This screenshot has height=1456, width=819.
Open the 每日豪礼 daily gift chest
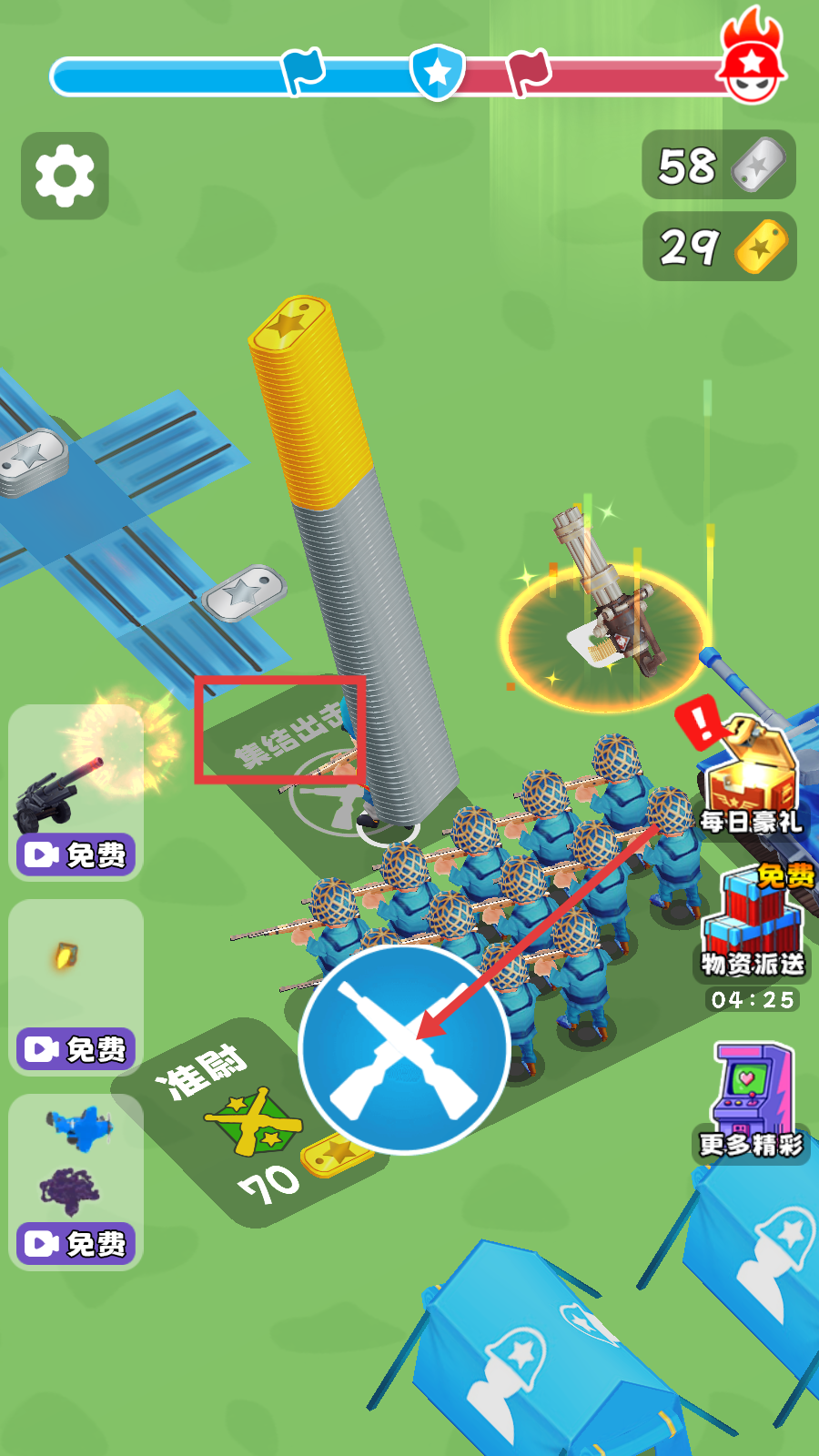(x=752, y=778)
